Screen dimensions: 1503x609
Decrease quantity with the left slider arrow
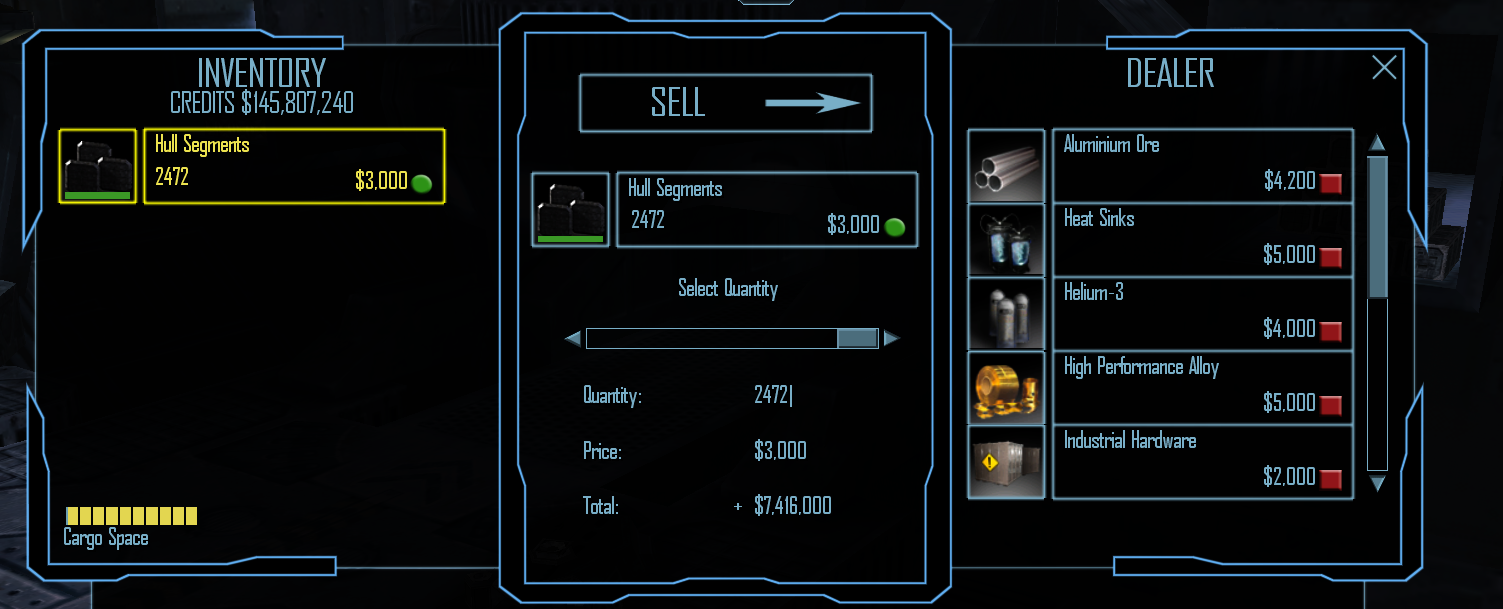(573, 339)
